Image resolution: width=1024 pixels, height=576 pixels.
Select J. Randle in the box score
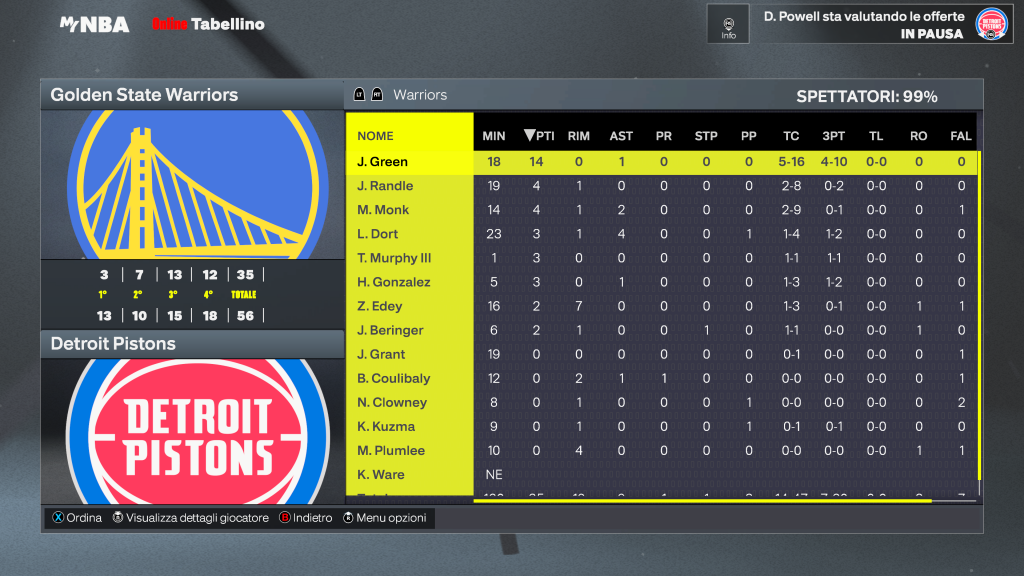tap(385, 186)
